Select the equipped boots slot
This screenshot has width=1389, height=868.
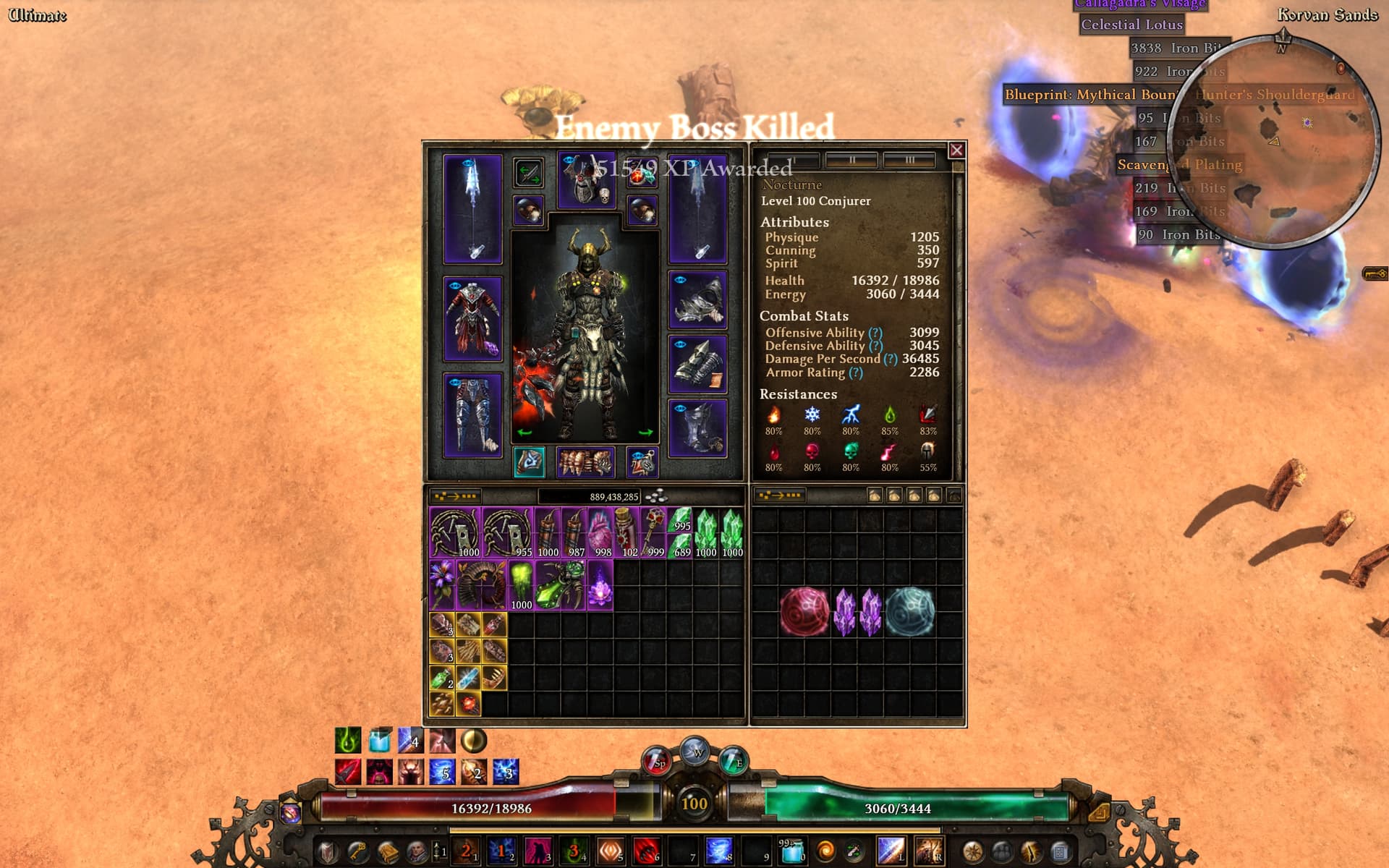697,427
